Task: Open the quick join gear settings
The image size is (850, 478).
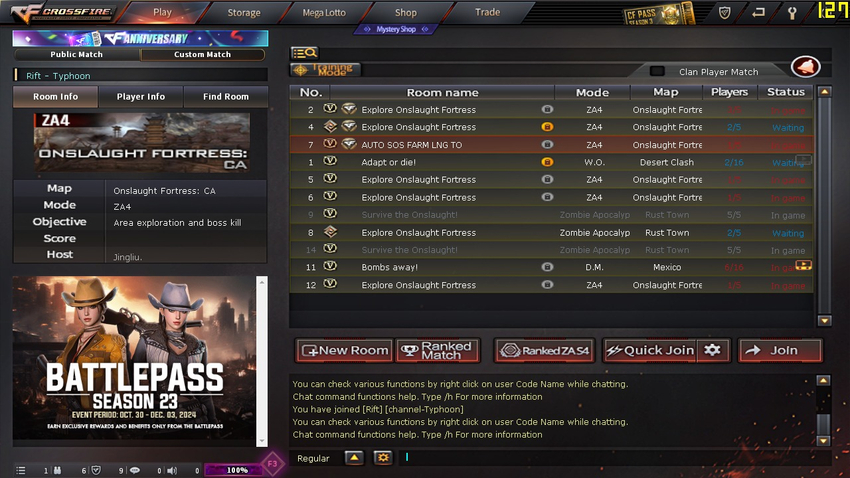Action: coord(712,351)
